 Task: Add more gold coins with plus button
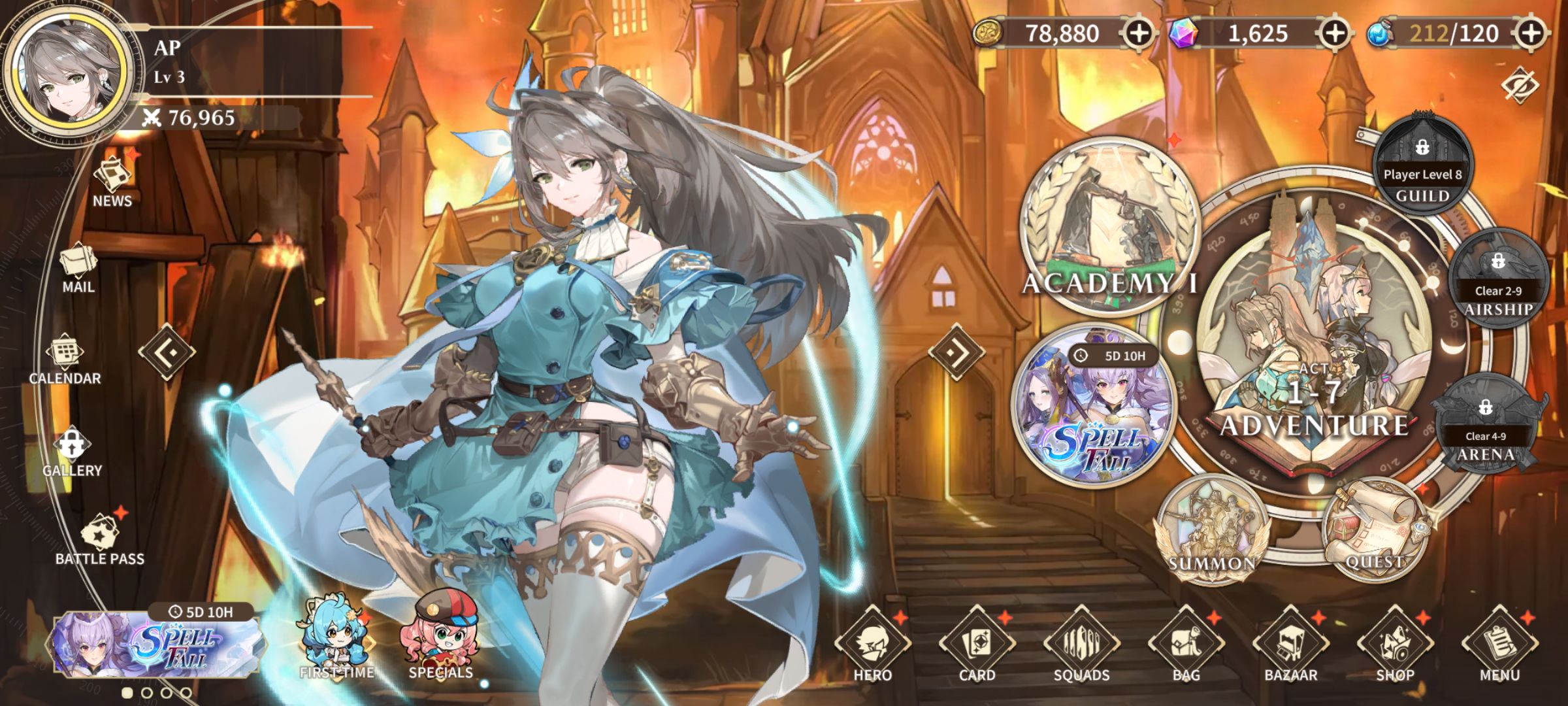tap(1139, 33)
